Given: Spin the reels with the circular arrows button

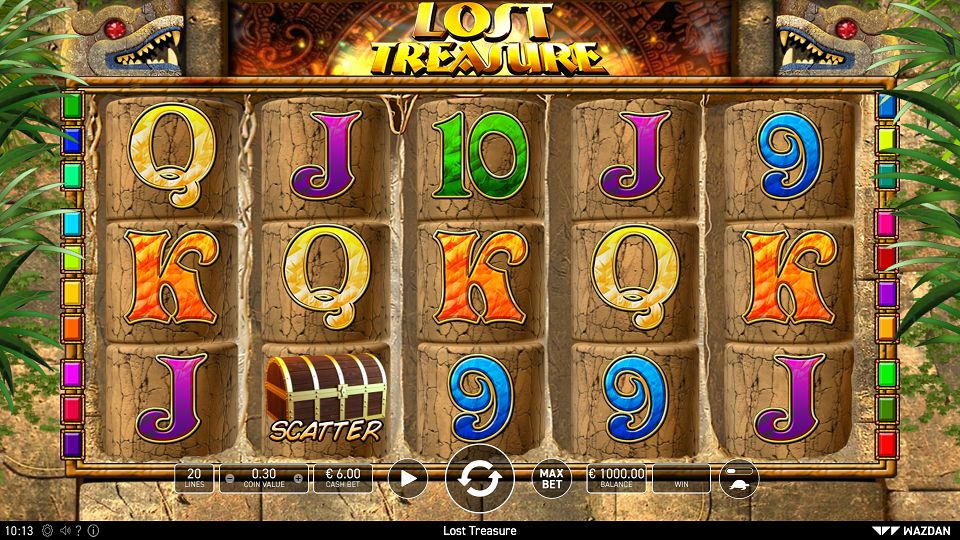Looking at the screenshot, I should point(479,479).
